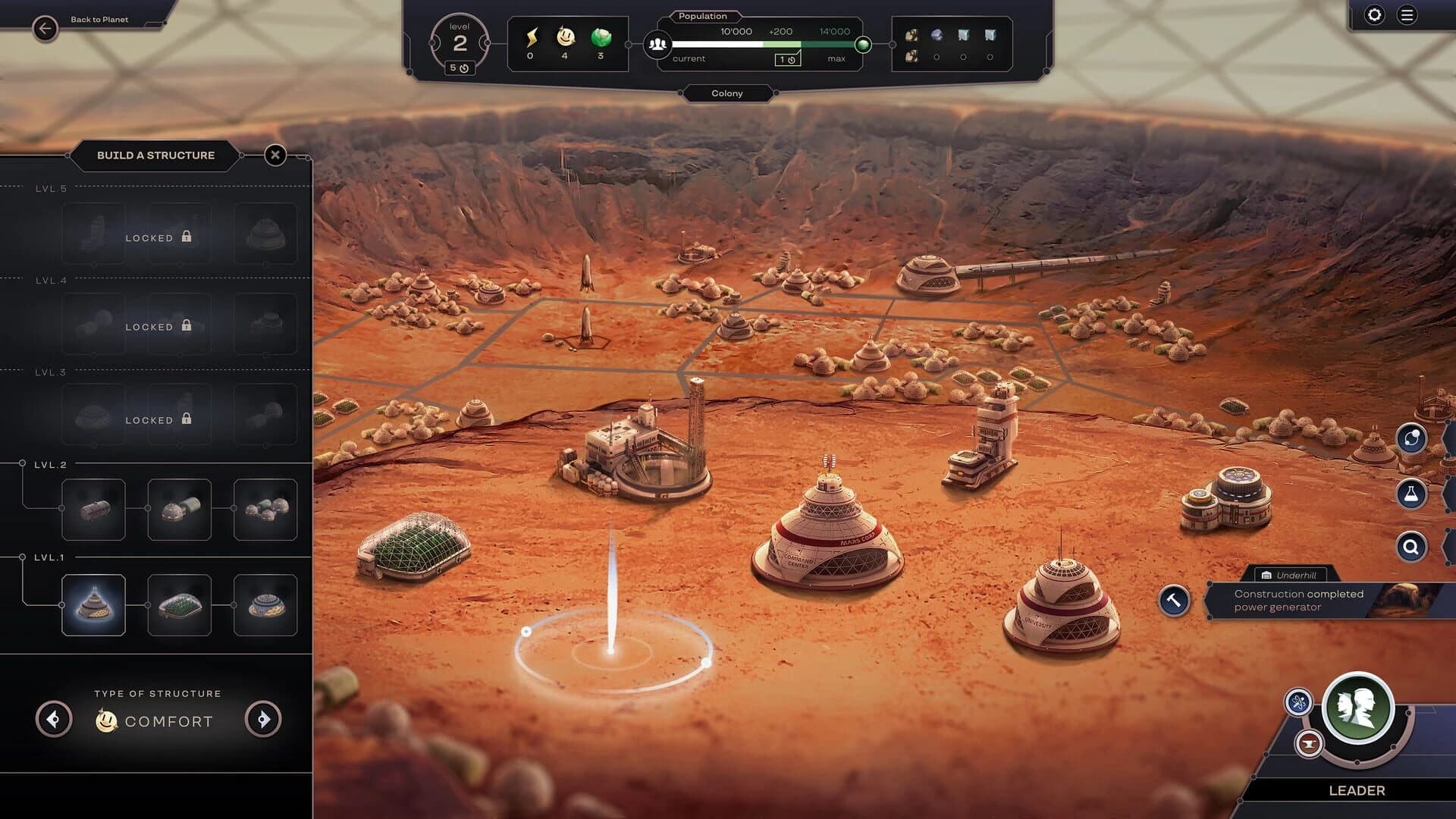Switch to the Colony tab
Viewport: 1456px width, 819px height.
[727, 93]
